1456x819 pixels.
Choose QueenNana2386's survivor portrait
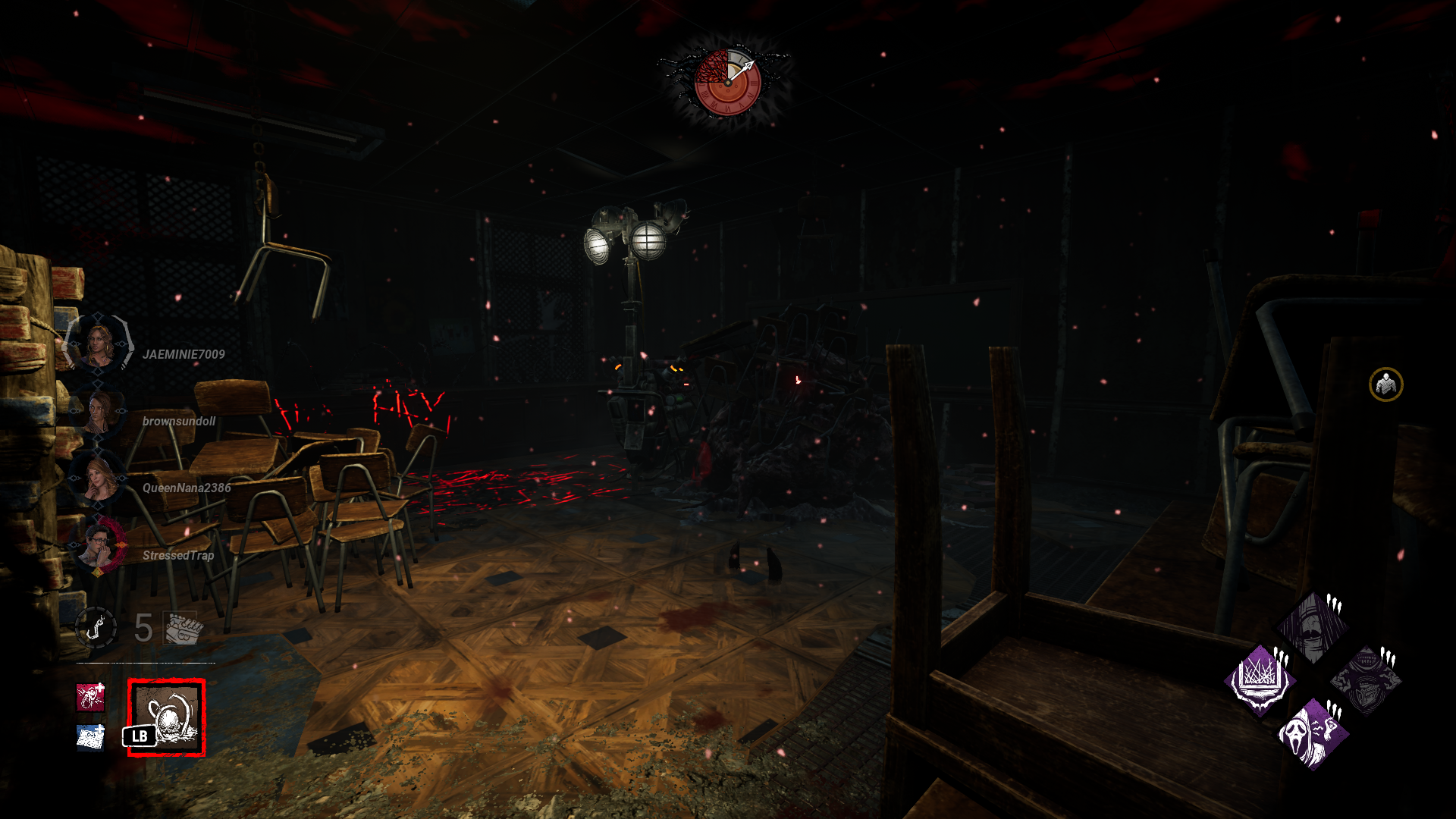(99, 480)
